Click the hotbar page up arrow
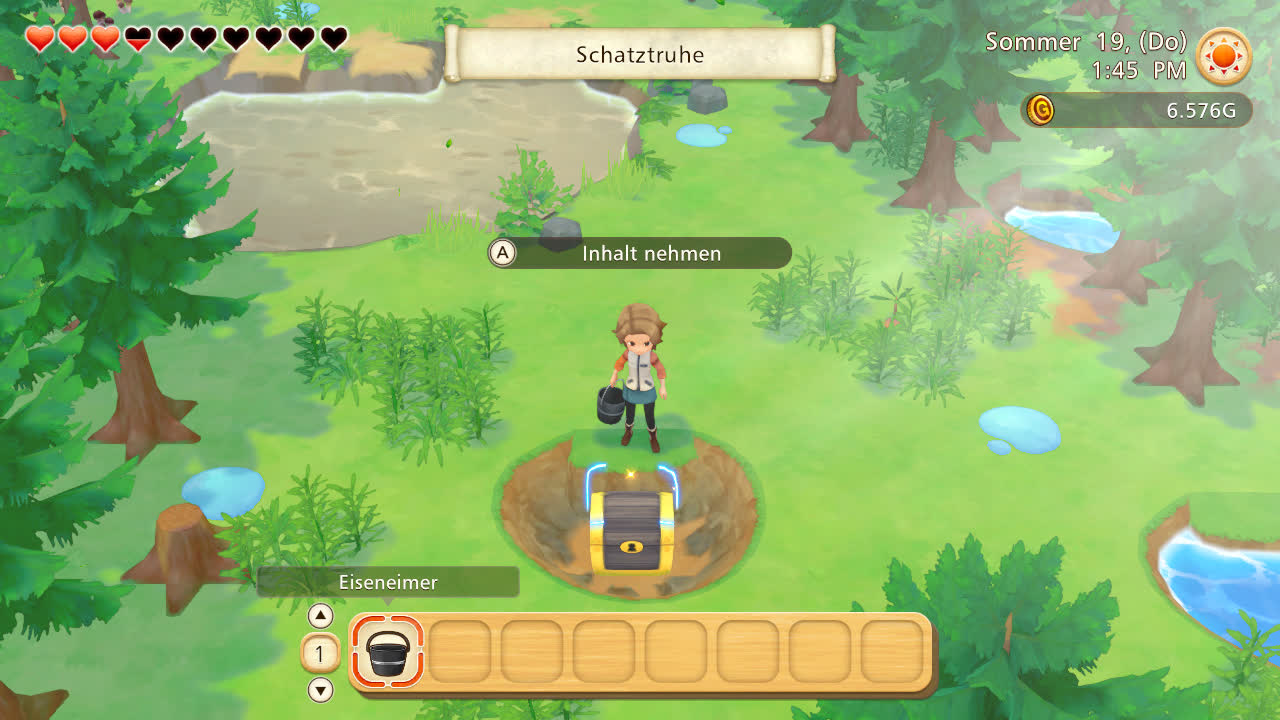1280x720 pixels. click(x=320, y=616)
